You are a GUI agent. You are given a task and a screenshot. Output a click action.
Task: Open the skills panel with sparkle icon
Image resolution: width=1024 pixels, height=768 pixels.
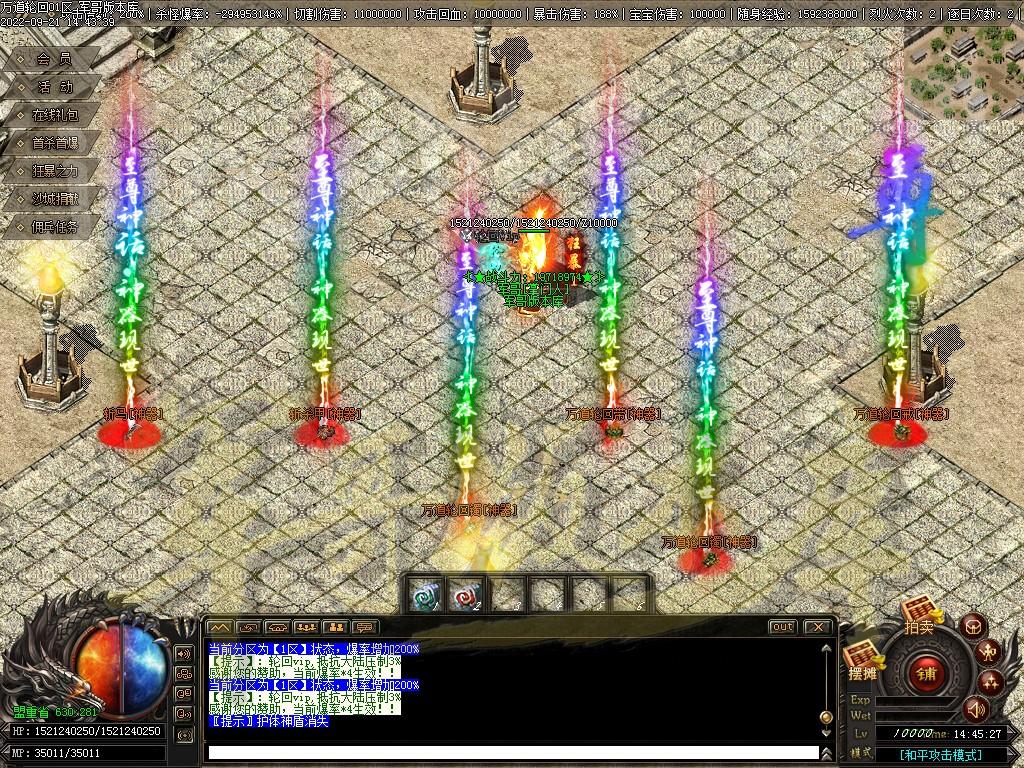point(991,683)
